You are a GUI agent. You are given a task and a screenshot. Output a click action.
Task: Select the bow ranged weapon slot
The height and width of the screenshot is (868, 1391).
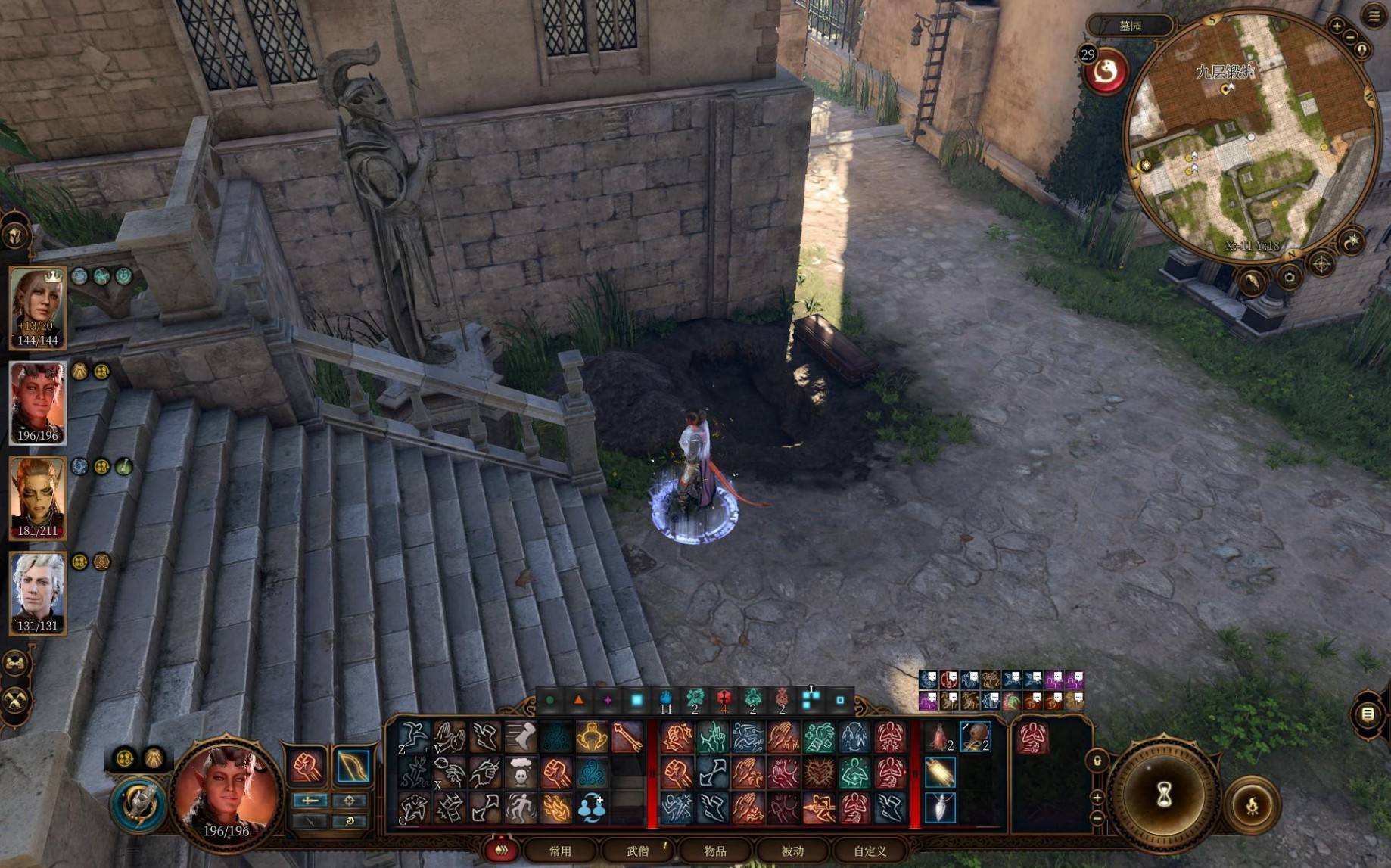pyautogui.click(x=353, y=766)
